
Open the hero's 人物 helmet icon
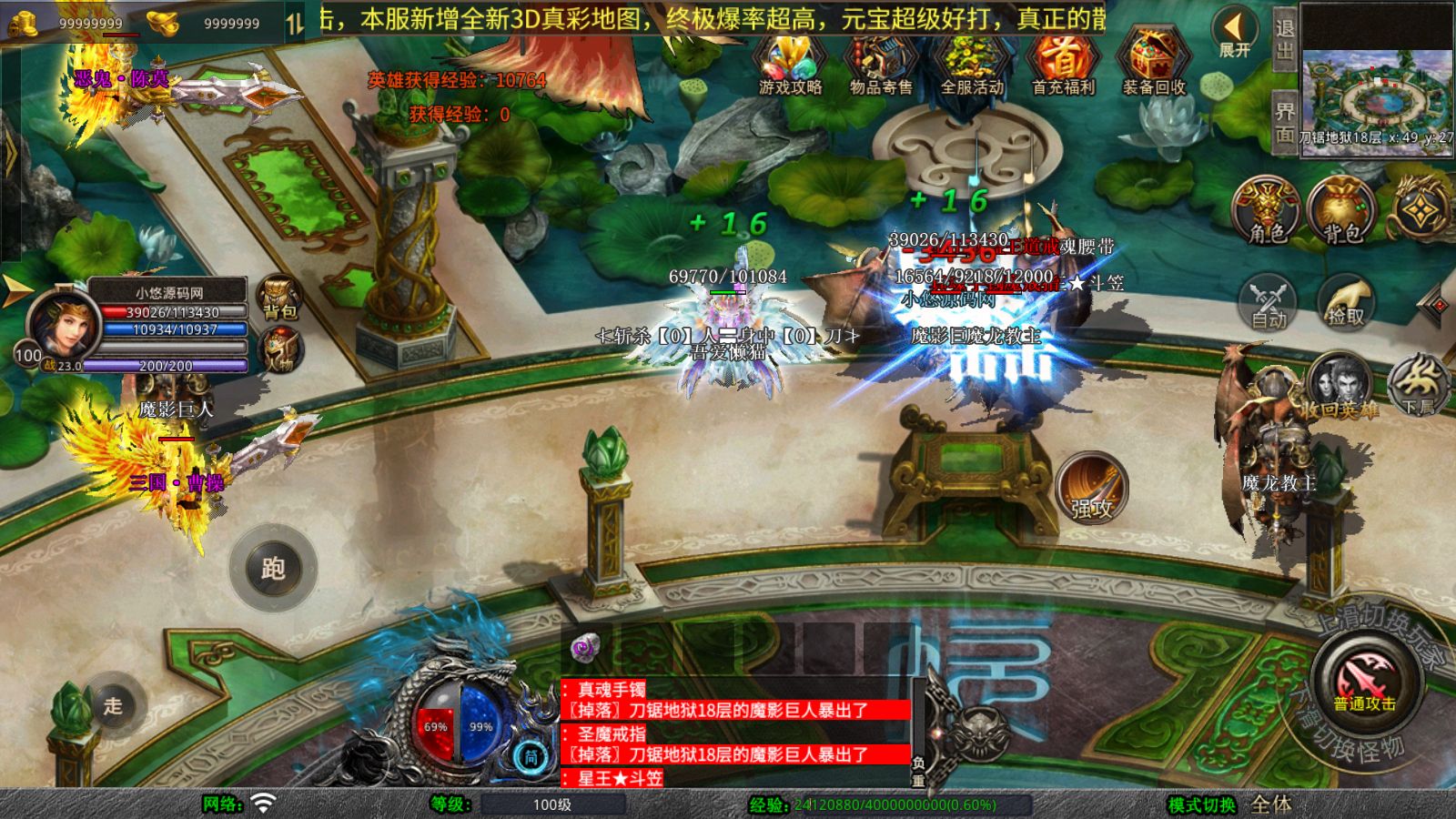coord(279,349)
